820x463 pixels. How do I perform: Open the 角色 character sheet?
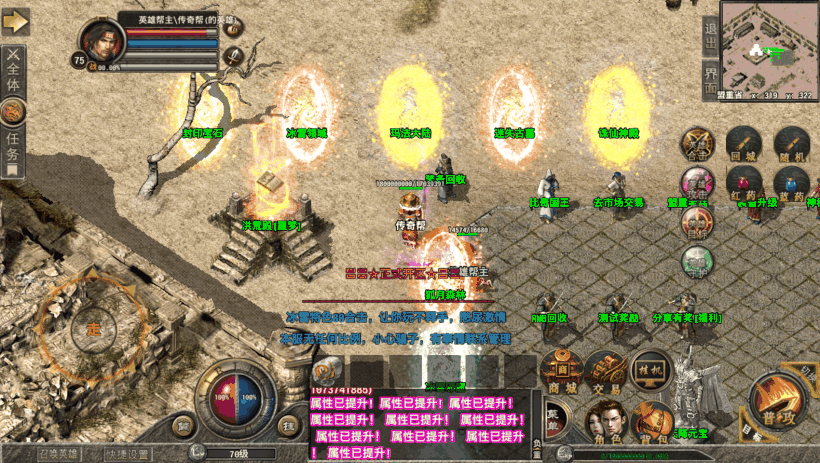click(606, 424)
